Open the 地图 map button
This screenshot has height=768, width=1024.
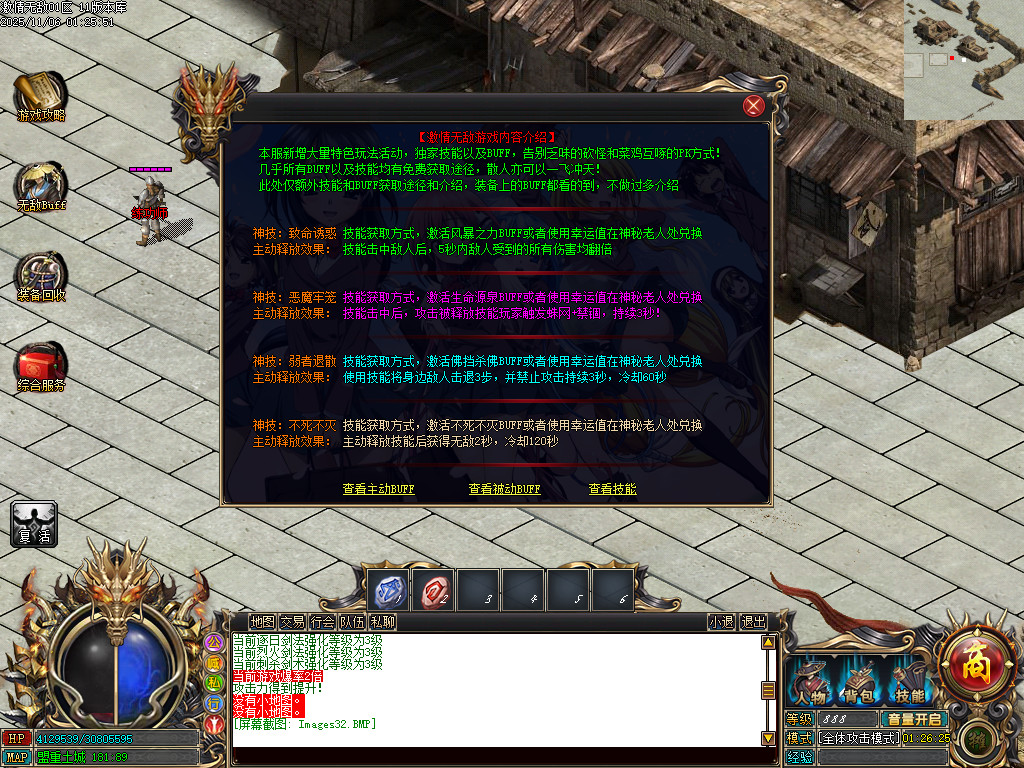(x=262, y=622)
